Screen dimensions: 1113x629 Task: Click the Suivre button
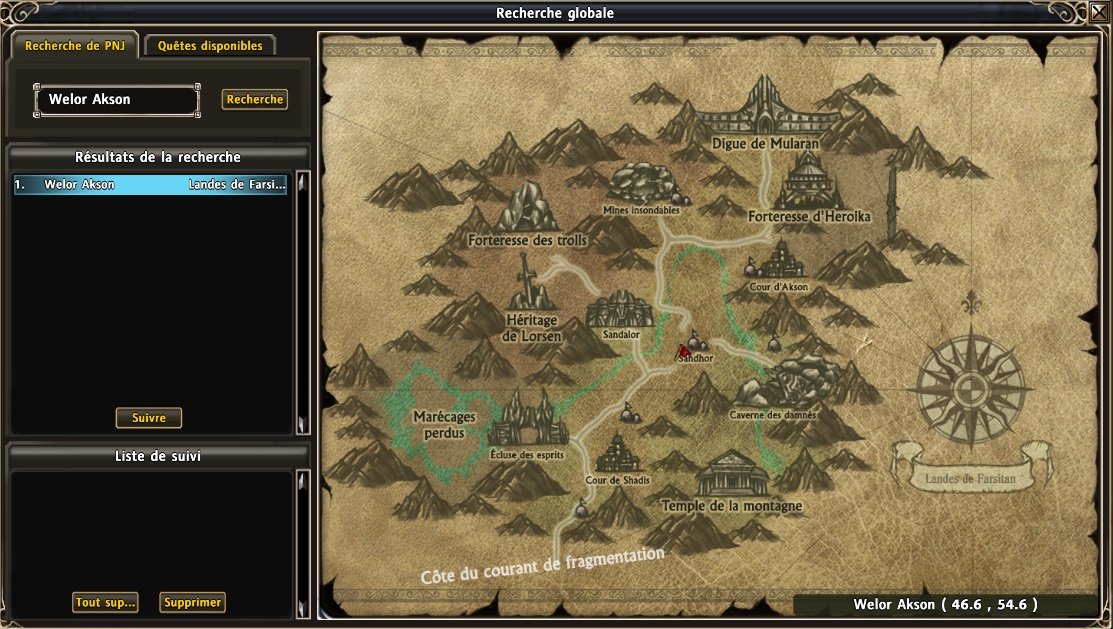click(x=149, y=418)
